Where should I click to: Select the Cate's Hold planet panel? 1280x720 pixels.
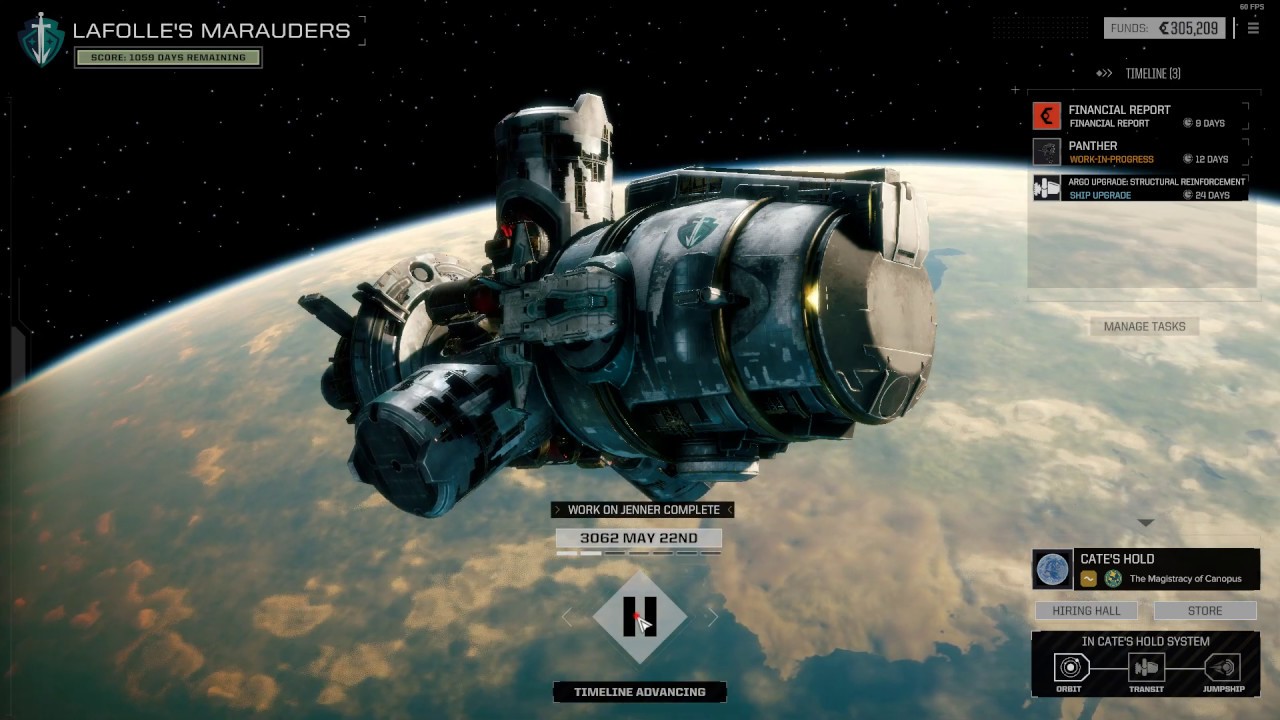click(x=1145, y=569)
